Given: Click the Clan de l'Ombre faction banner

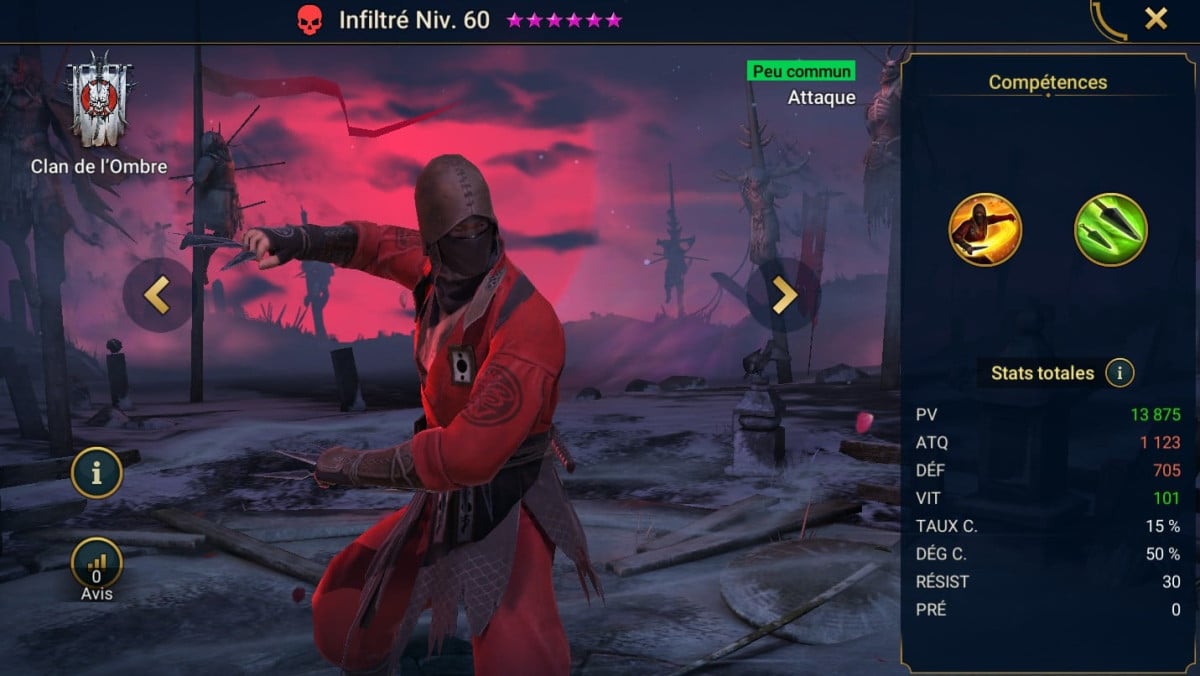Looking at the screenshot, I should tap(99, 100).
